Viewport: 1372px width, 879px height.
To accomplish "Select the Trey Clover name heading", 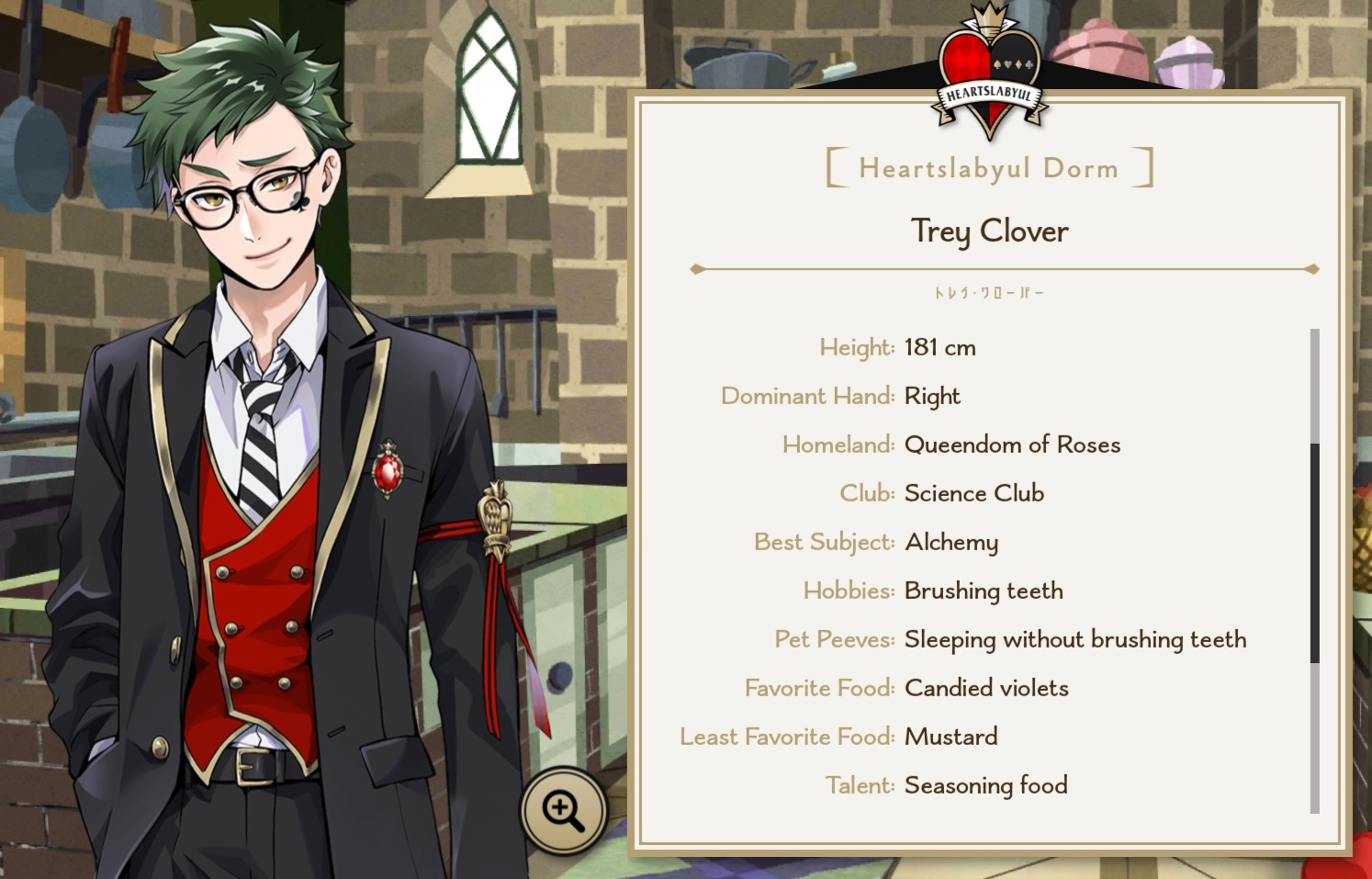I will click(x=988, y=232).
